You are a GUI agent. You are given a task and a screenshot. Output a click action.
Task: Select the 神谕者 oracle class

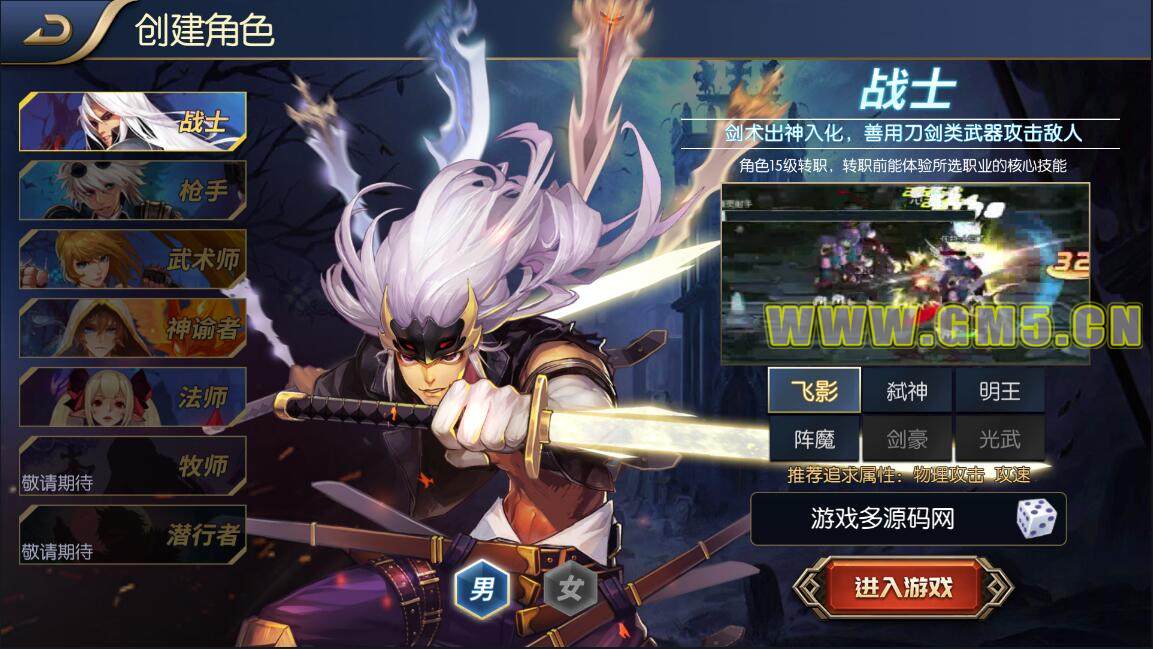[x=133, y=327]
